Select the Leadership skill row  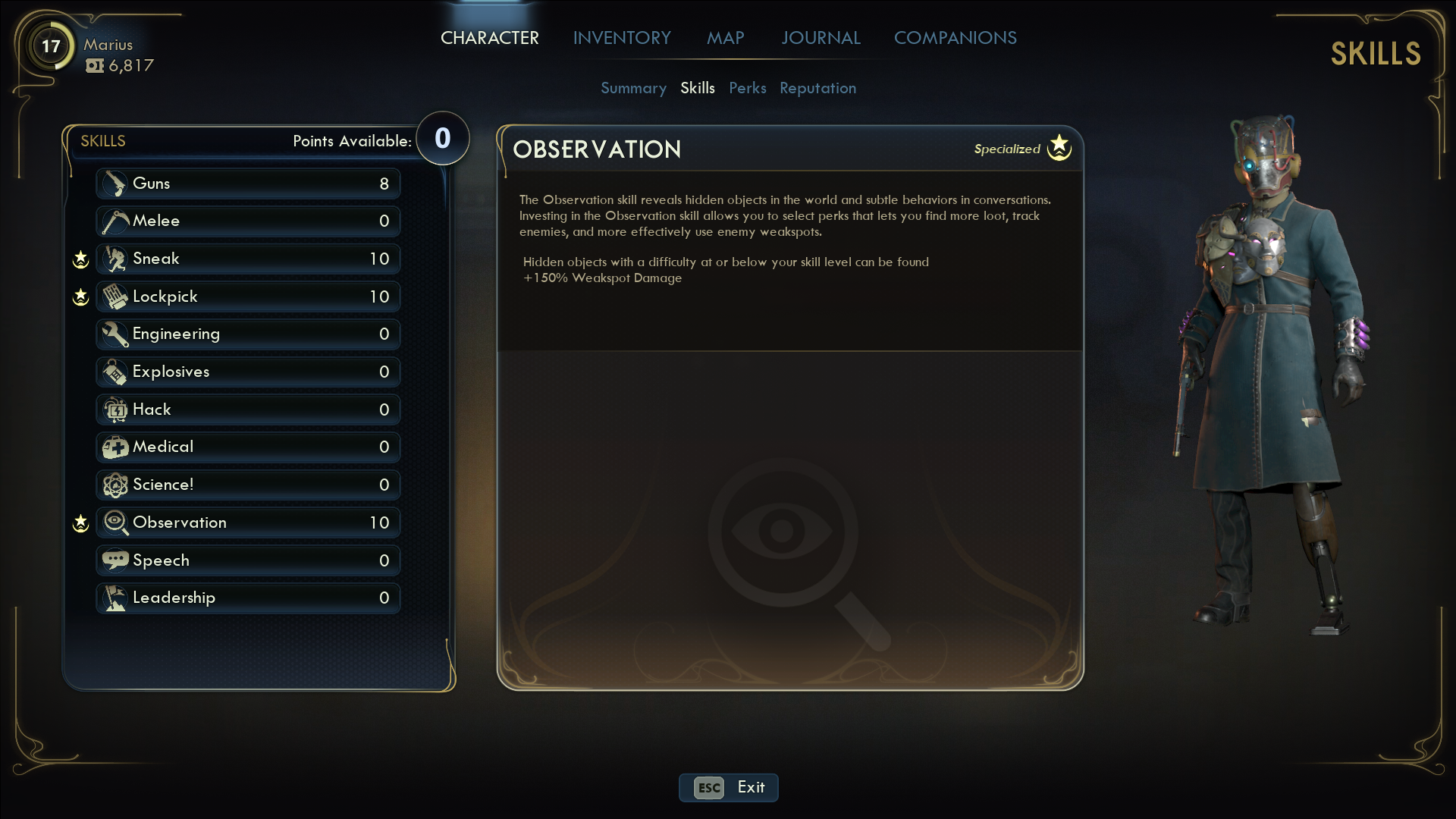click(x=248, y=598)
